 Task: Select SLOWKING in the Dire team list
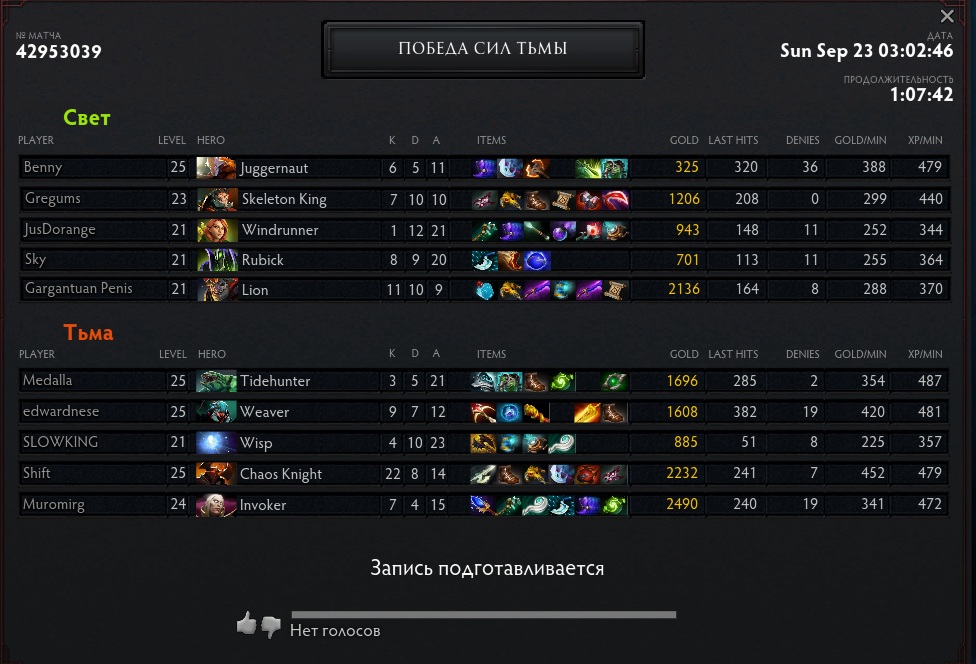60,442
